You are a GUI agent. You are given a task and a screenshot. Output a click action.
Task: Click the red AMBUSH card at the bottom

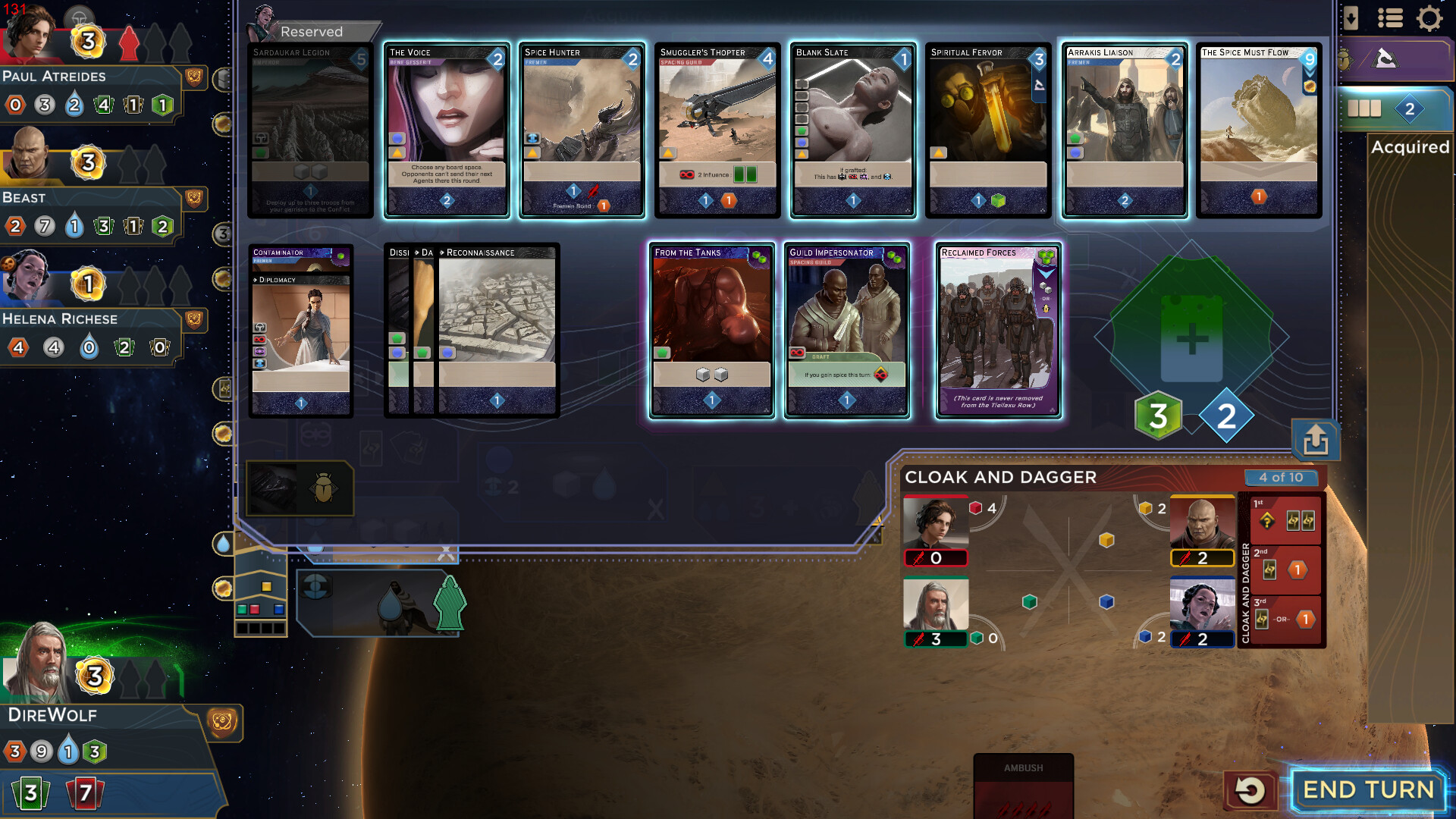click(x=1023, y=785)
